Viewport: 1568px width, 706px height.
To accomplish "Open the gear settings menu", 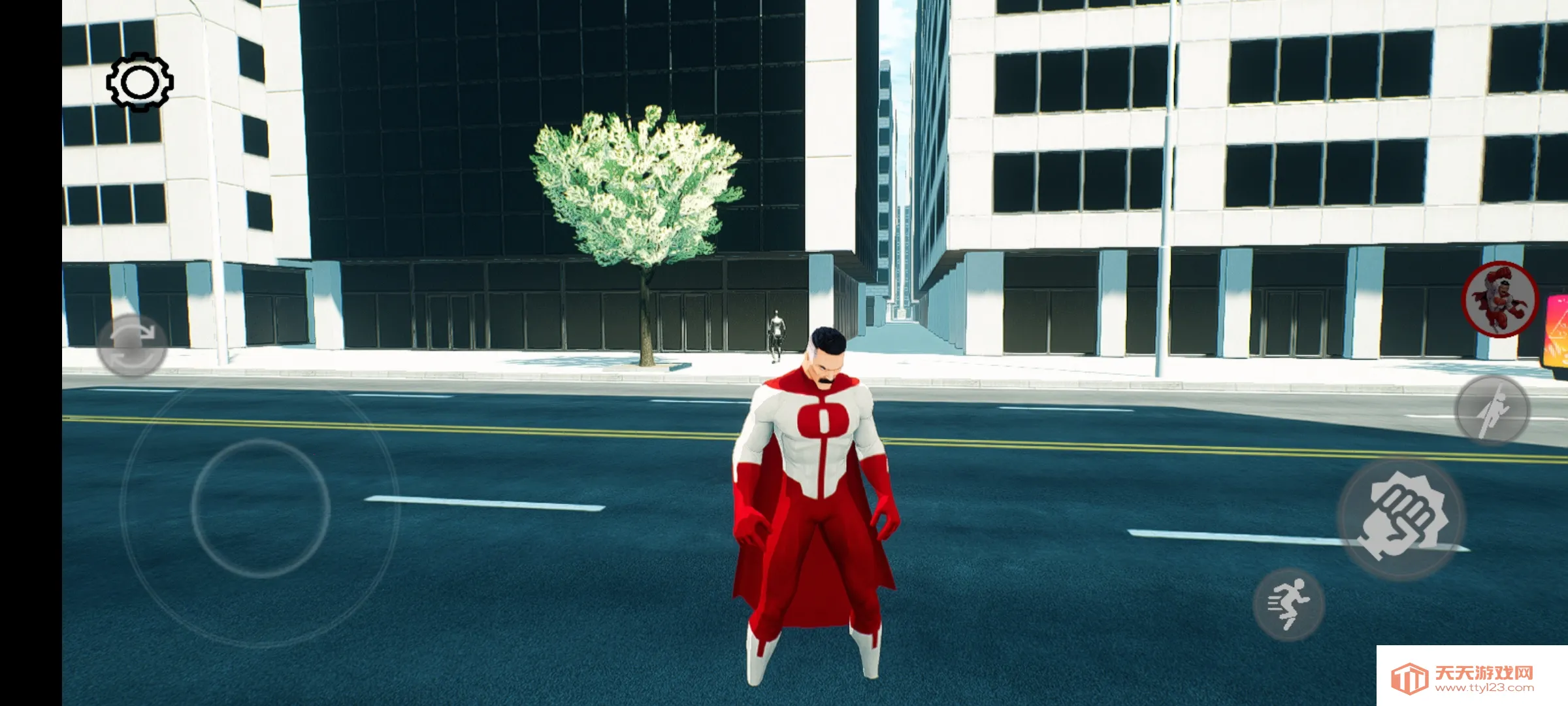I will 140,82.
